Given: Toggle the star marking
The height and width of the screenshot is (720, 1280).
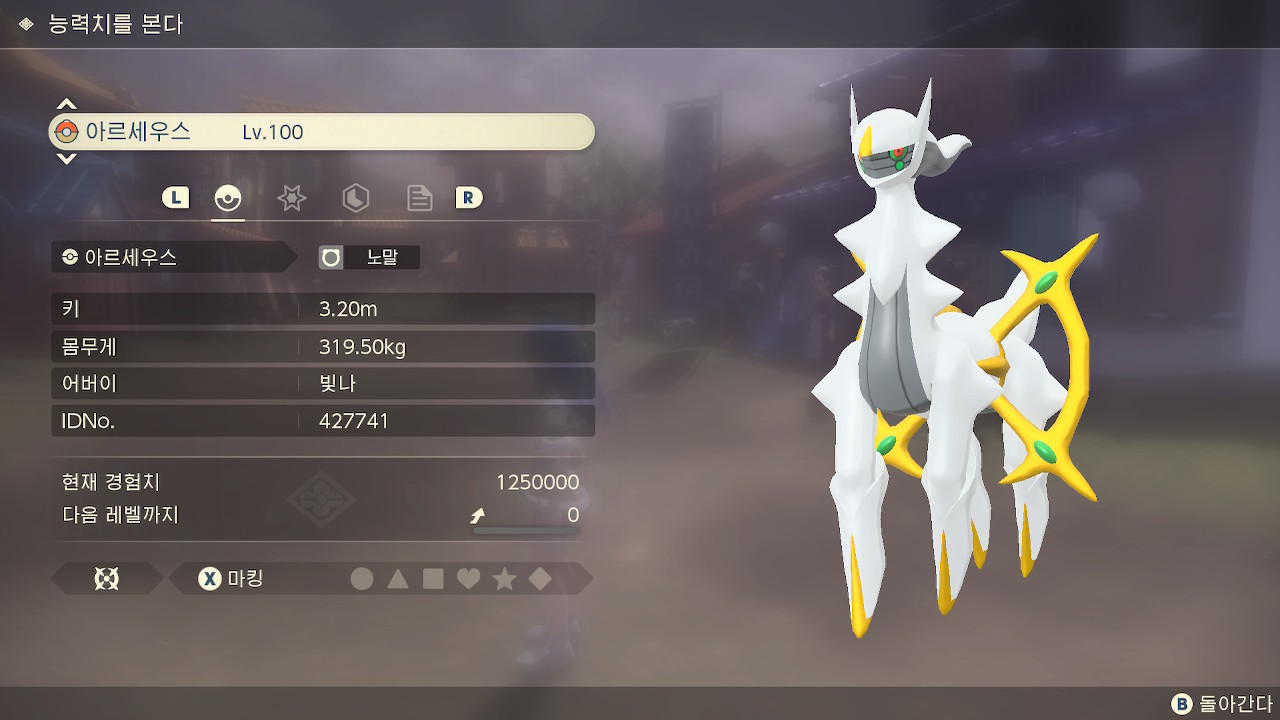Looking at the screenshot, I should pos(504,579).
